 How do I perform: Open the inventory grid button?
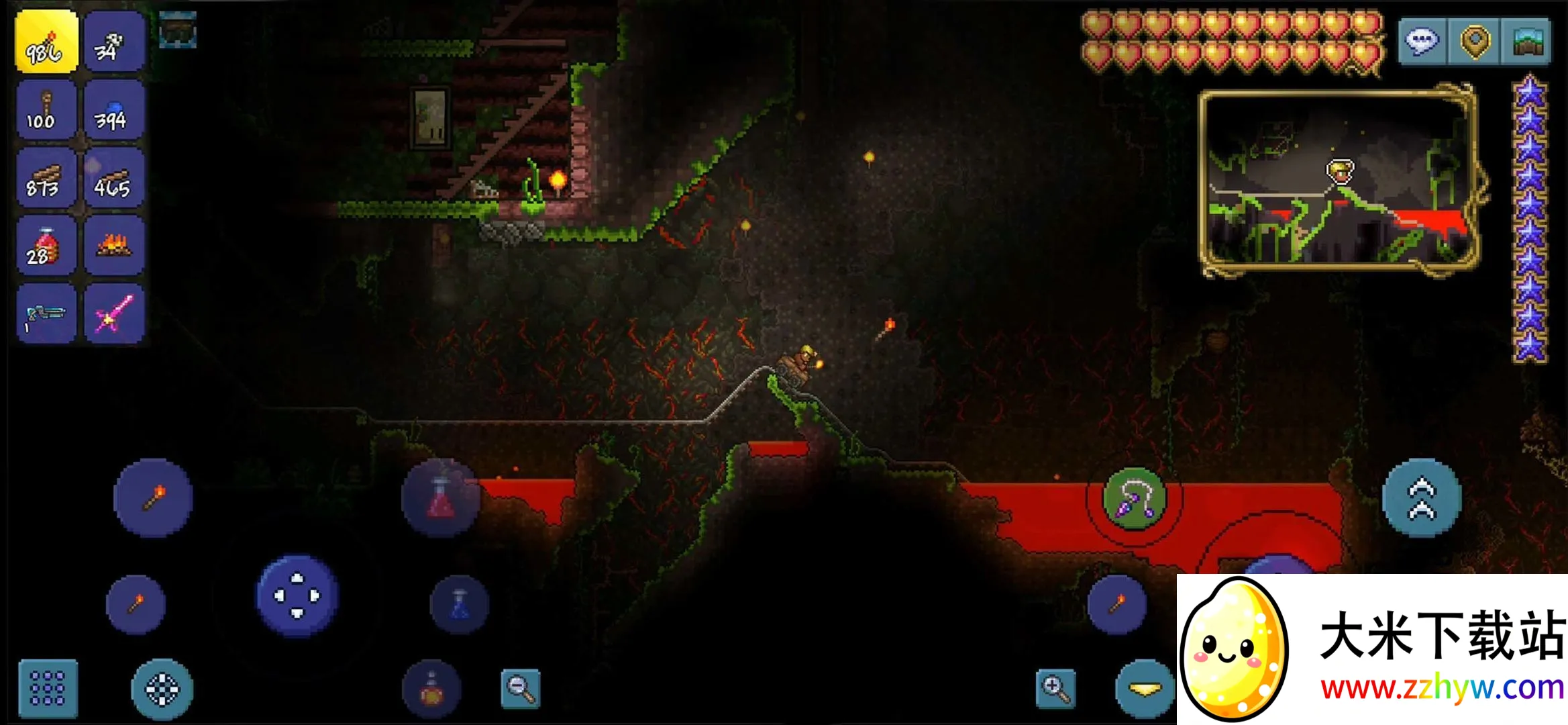click(48, 688)
